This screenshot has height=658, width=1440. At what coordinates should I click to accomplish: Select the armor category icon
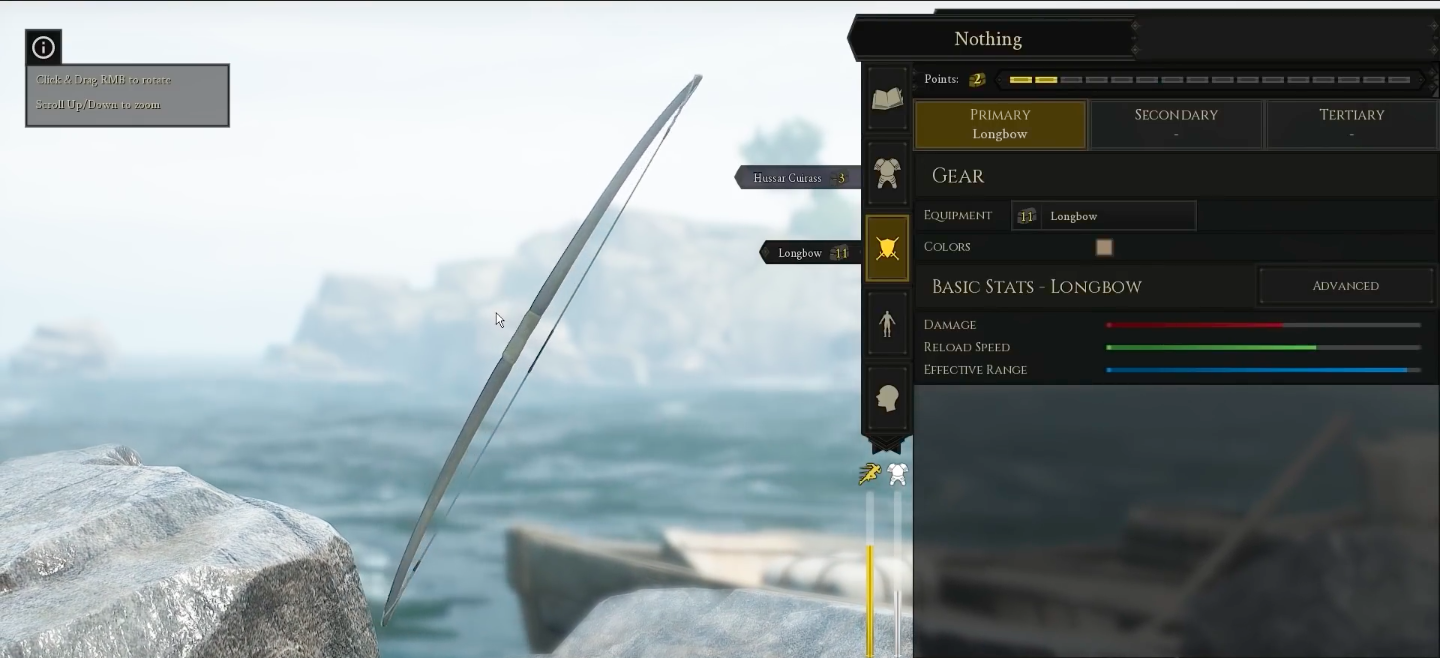point(887,173)
